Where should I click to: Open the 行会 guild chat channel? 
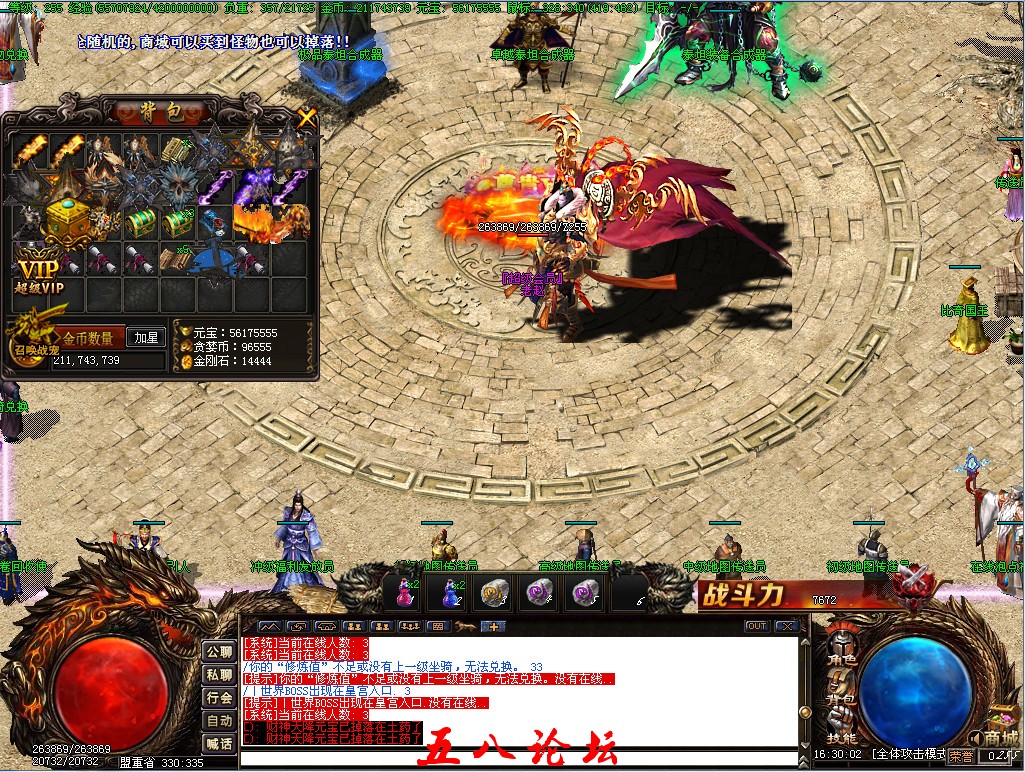(219, 698)
